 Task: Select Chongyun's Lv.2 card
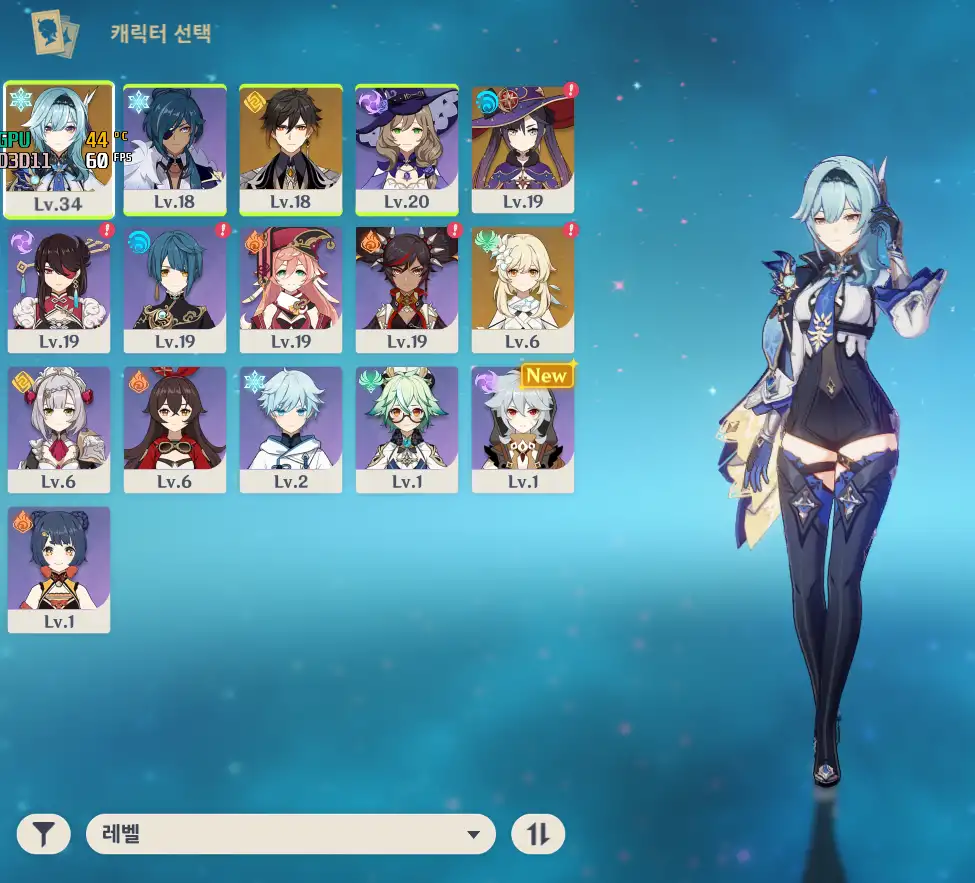point(291,428)
